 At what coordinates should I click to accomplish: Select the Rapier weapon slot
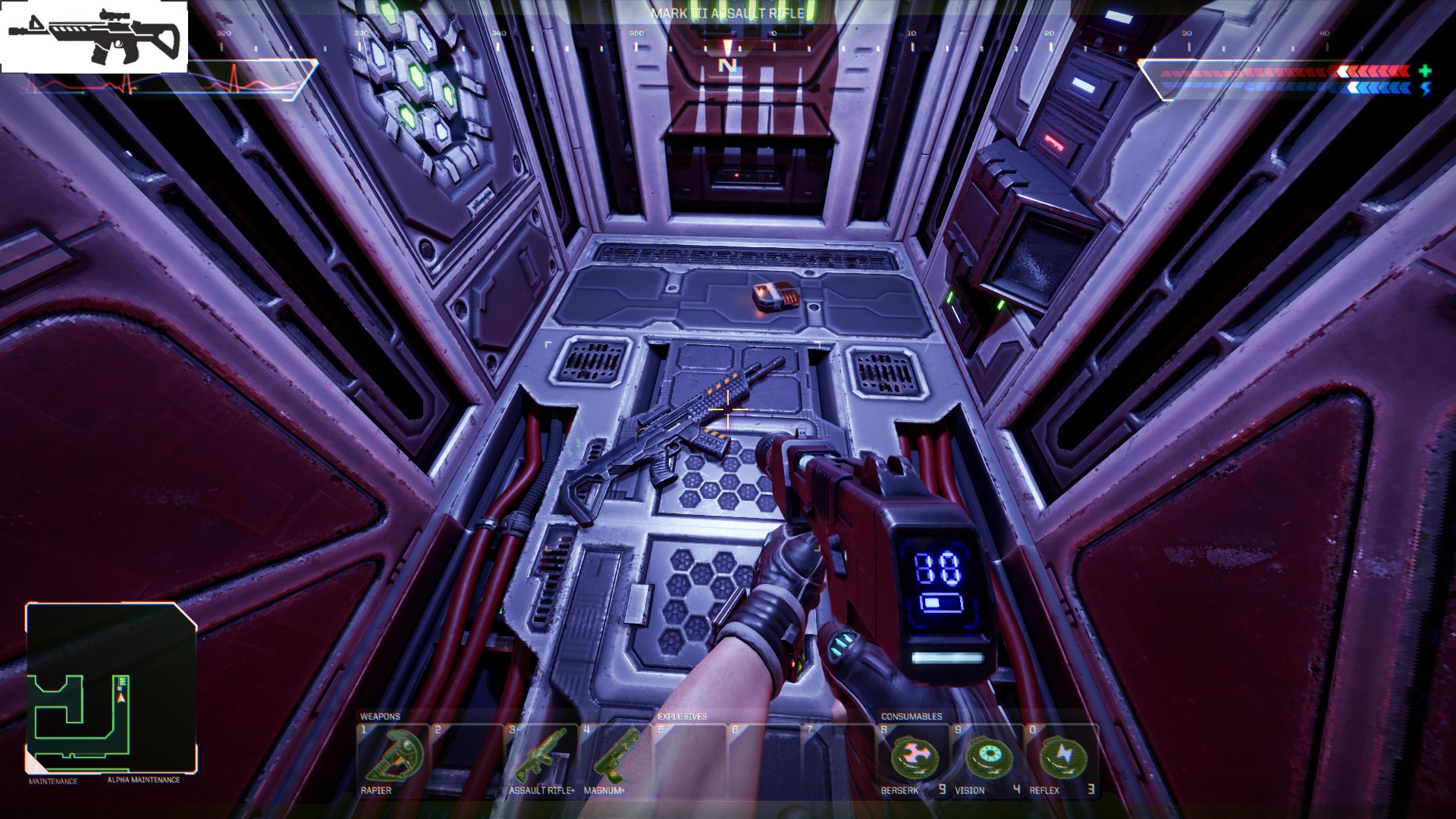[392, 758]
